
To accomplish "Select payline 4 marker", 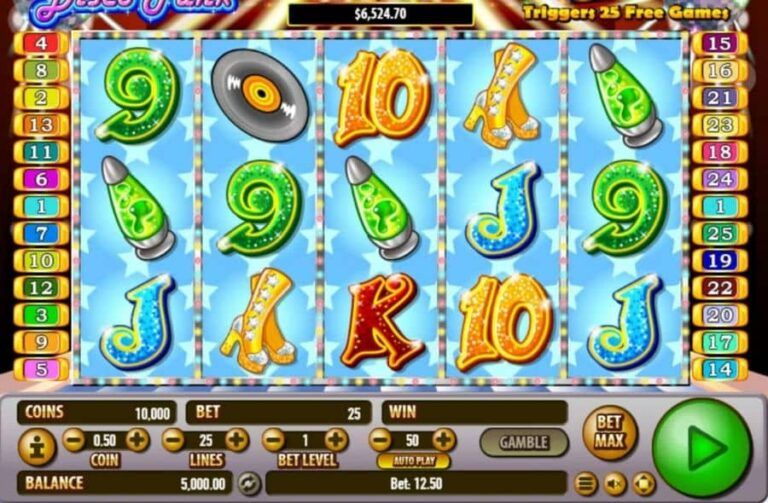I will [x=42, y=43].
